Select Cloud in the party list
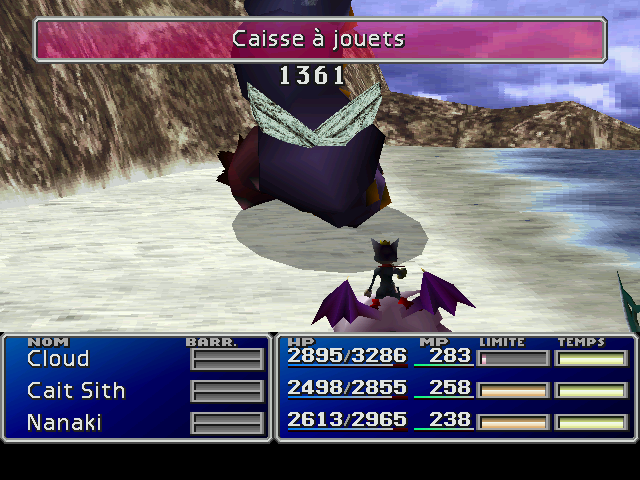The width and height of the screenshot is (640, 480). pos(58,359)
